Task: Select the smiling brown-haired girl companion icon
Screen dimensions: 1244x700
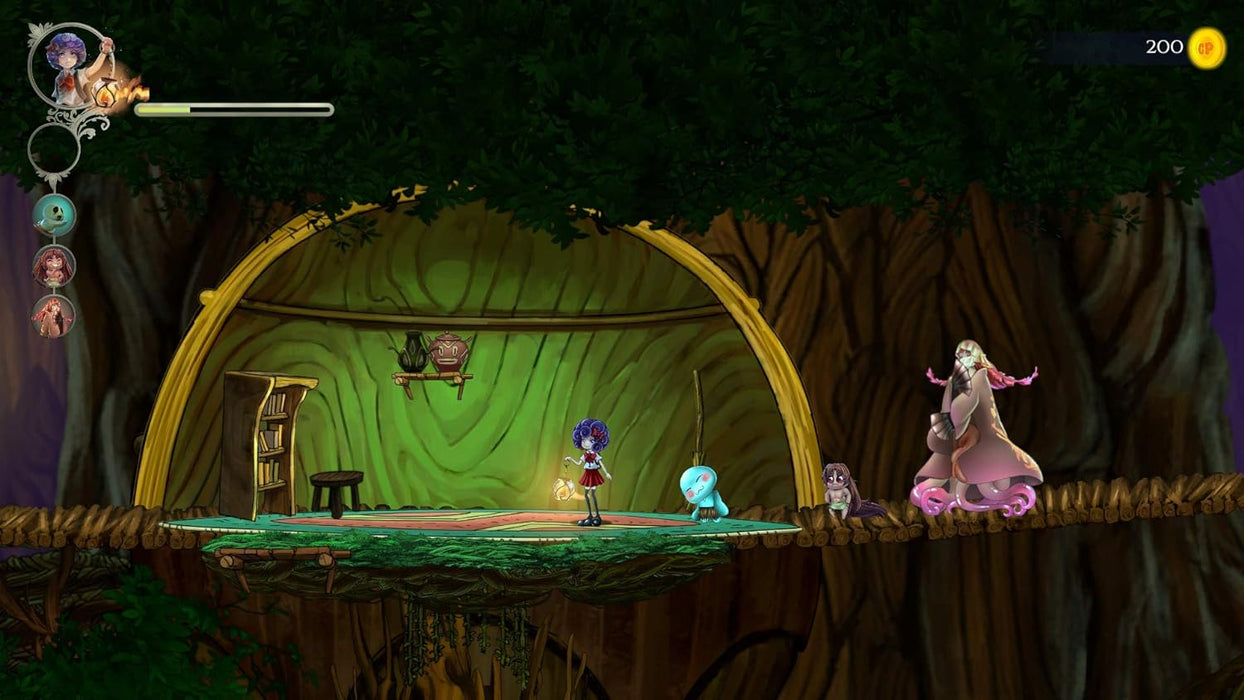Action: [x=54, y=265]
